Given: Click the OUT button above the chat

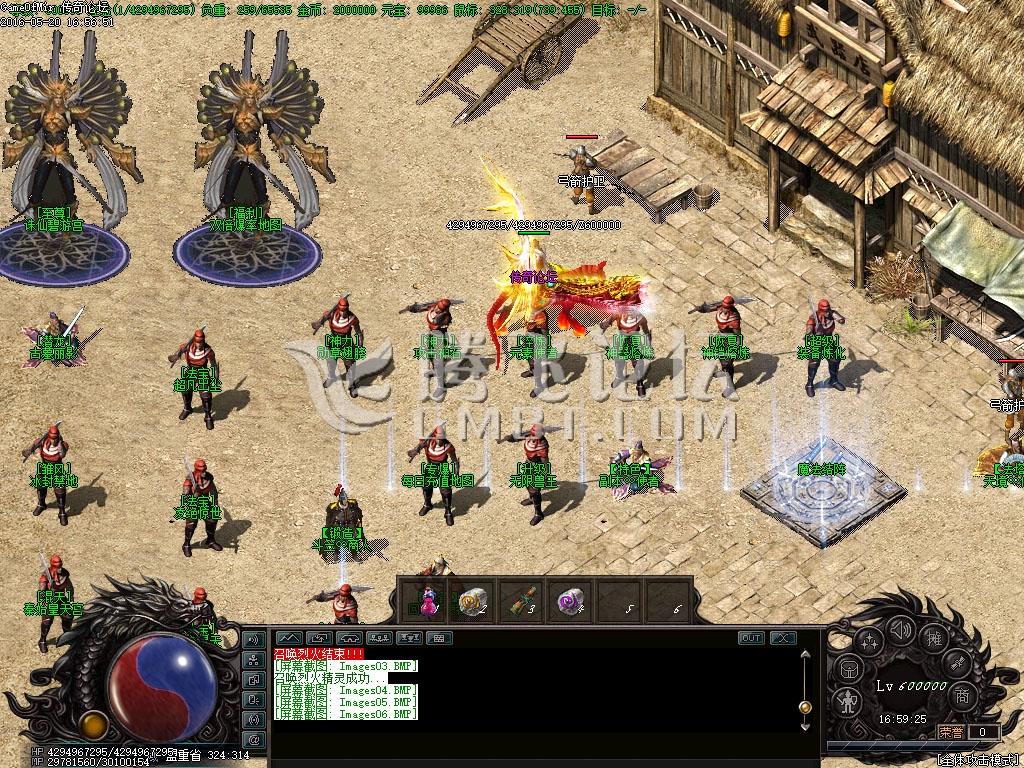Looking at the screenshot, I should click(x=751, y=638).
